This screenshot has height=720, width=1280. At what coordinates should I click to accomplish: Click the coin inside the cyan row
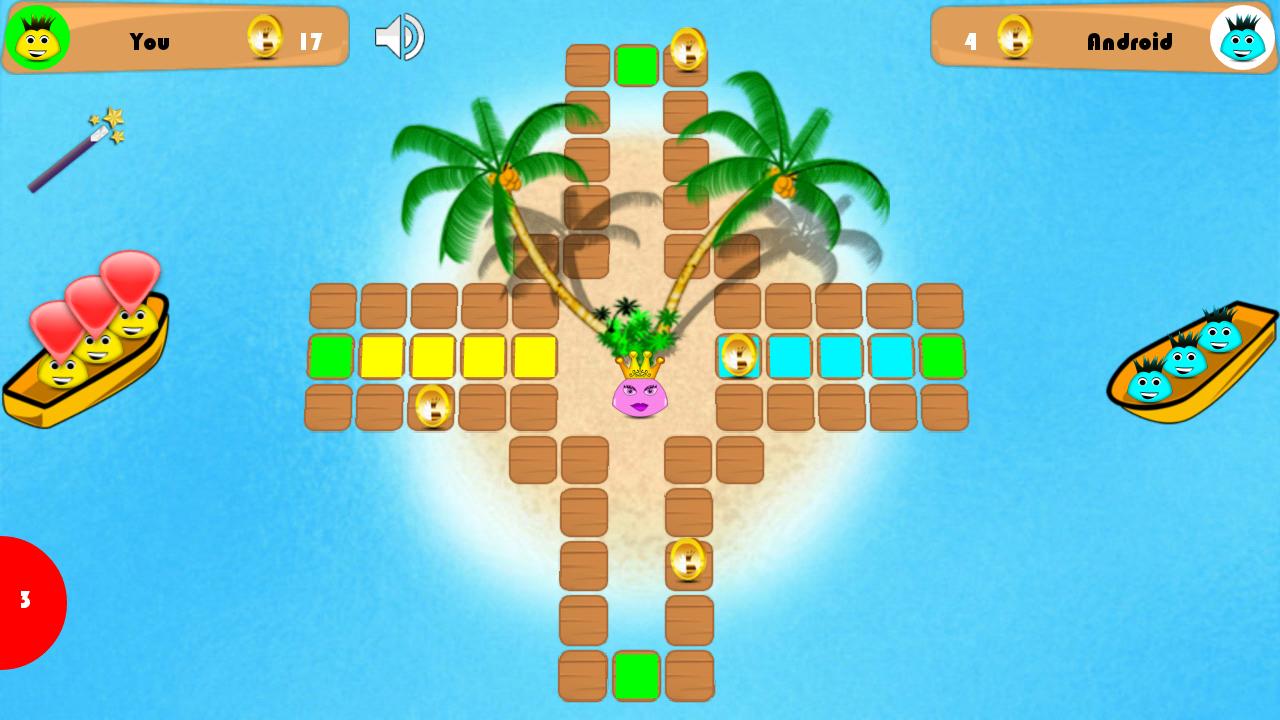[x=739, y=356]
